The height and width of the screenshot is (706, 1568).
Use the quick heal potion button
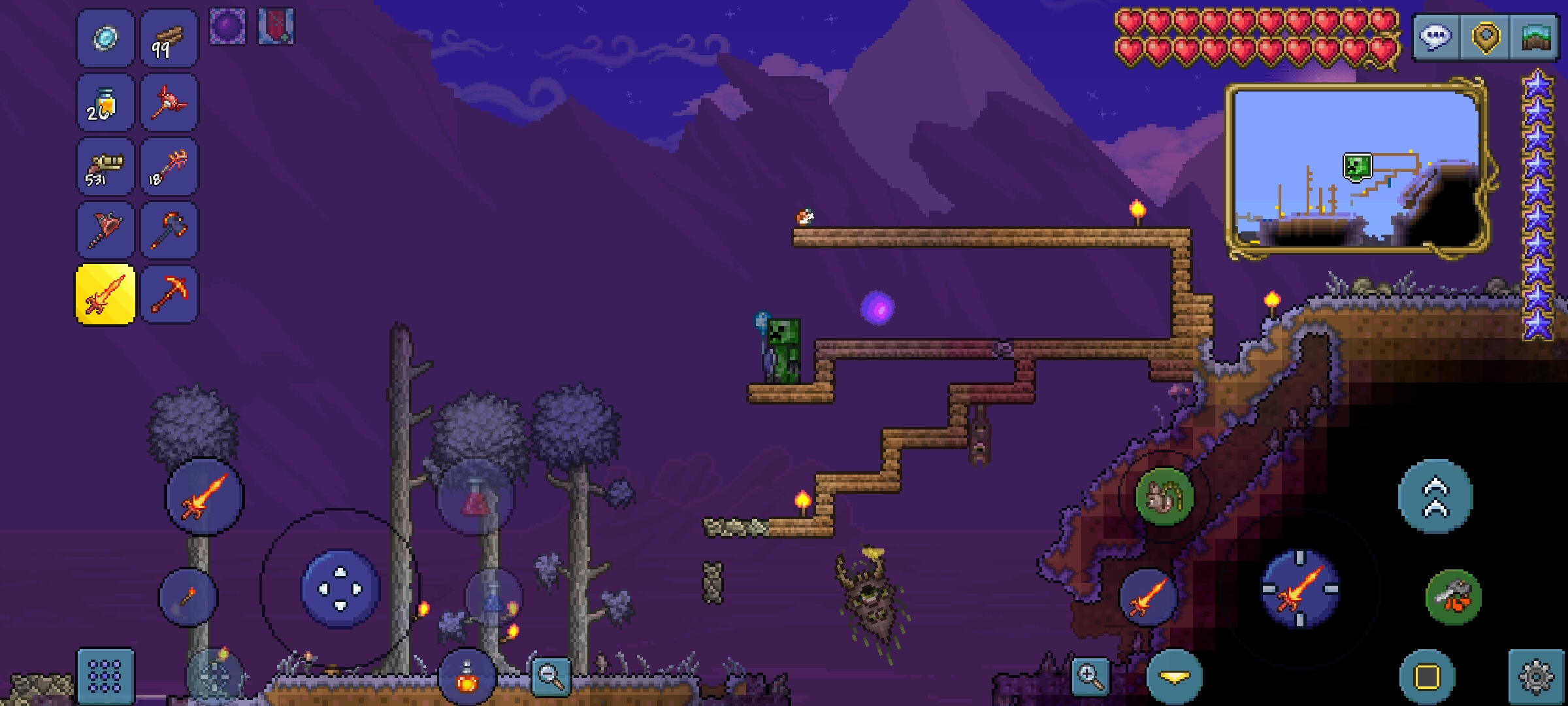(x=466, y=677)
